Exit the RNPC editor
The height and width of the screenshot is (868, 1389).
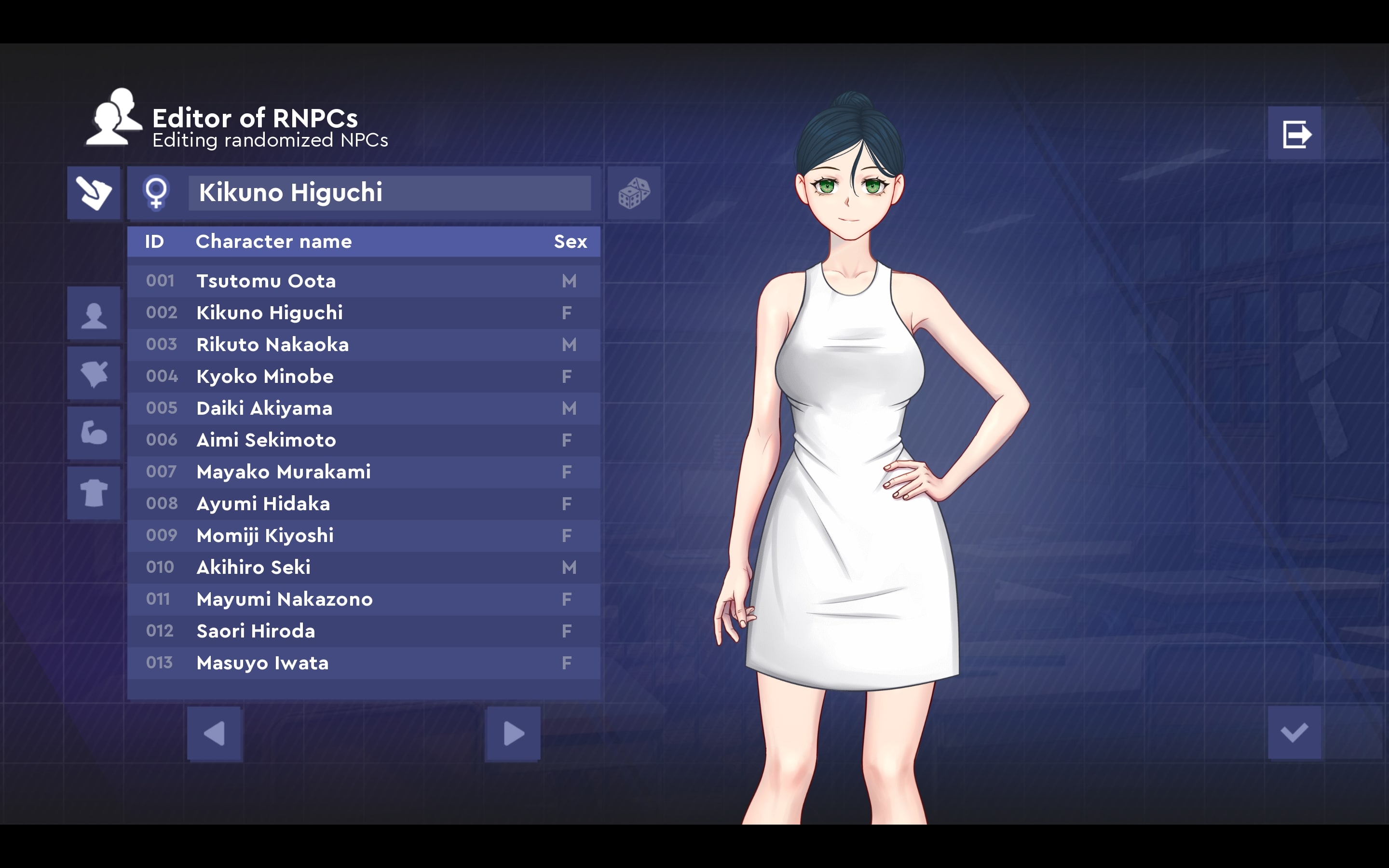click(x=1295, y=135)
